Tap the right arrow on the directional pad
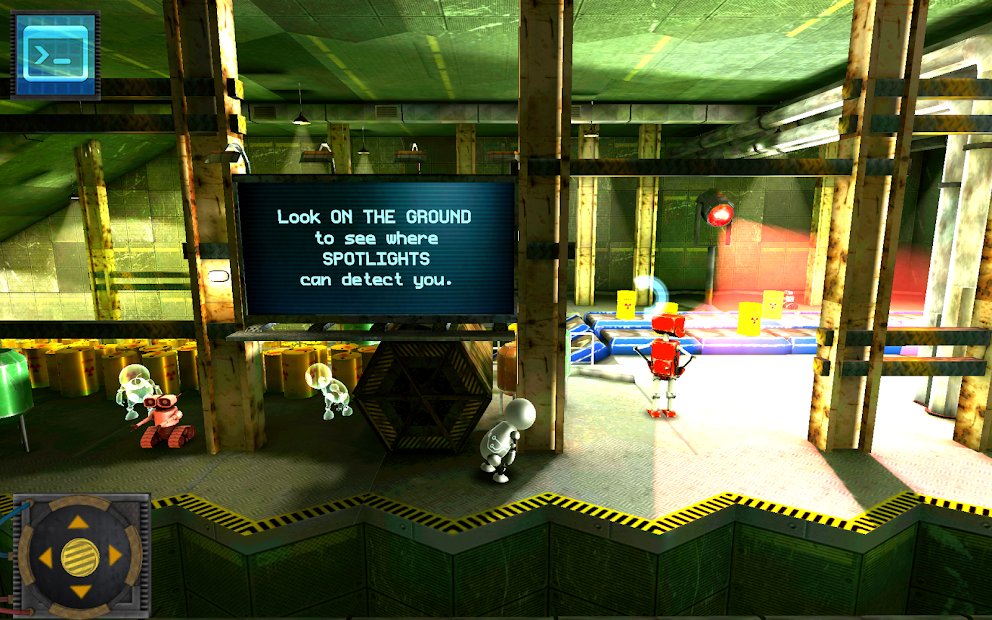Viewport: 992px width, 620px height. 115,555
